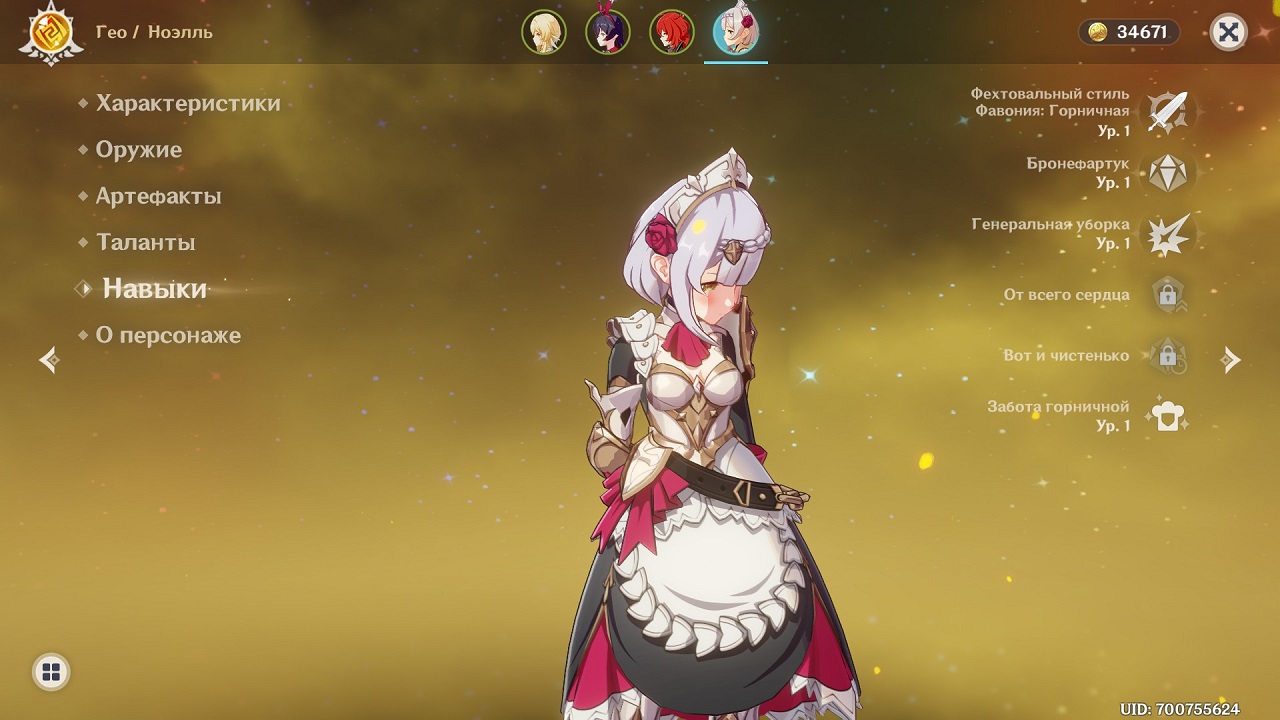Switch to the blonde-haired party member portrait
This screenshot has width=1280, height=720.
click(x=544, y=32)
